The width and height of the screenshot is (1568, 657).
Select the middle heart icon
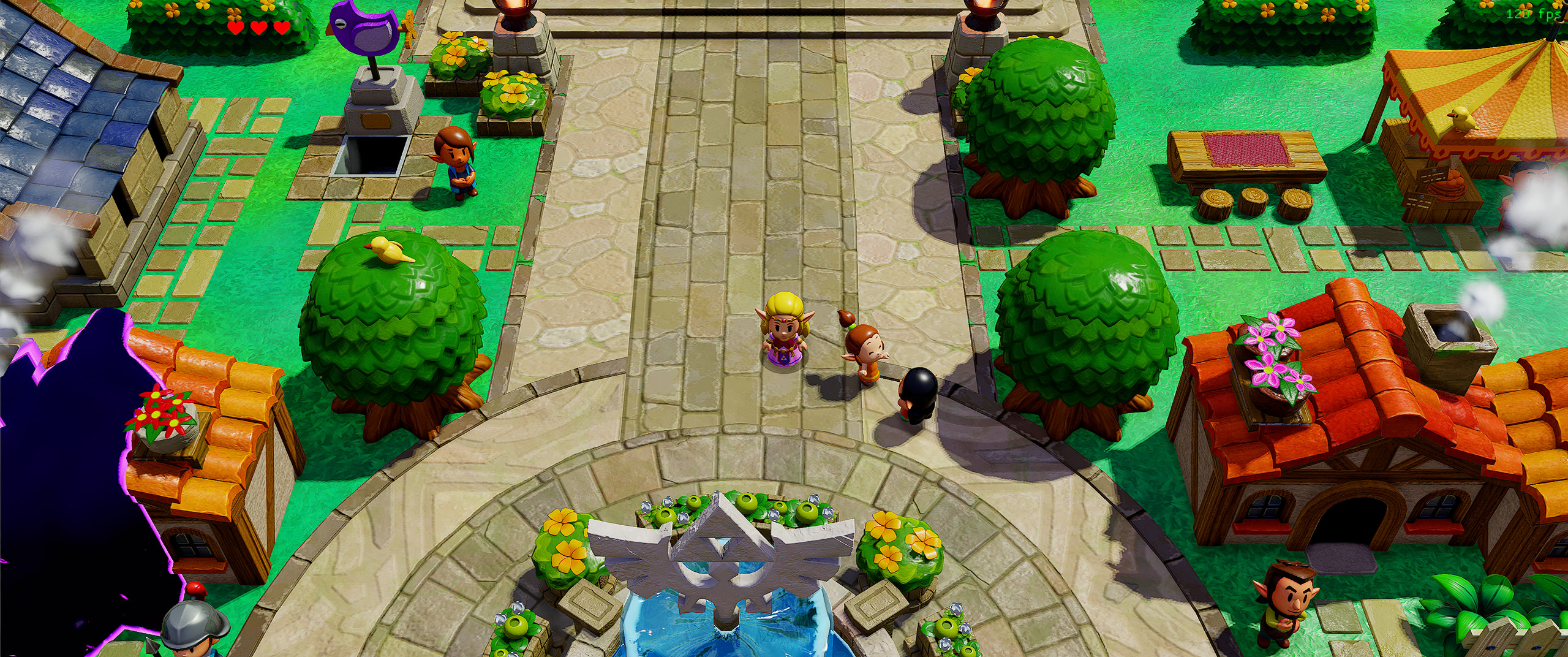coord(258,27)
